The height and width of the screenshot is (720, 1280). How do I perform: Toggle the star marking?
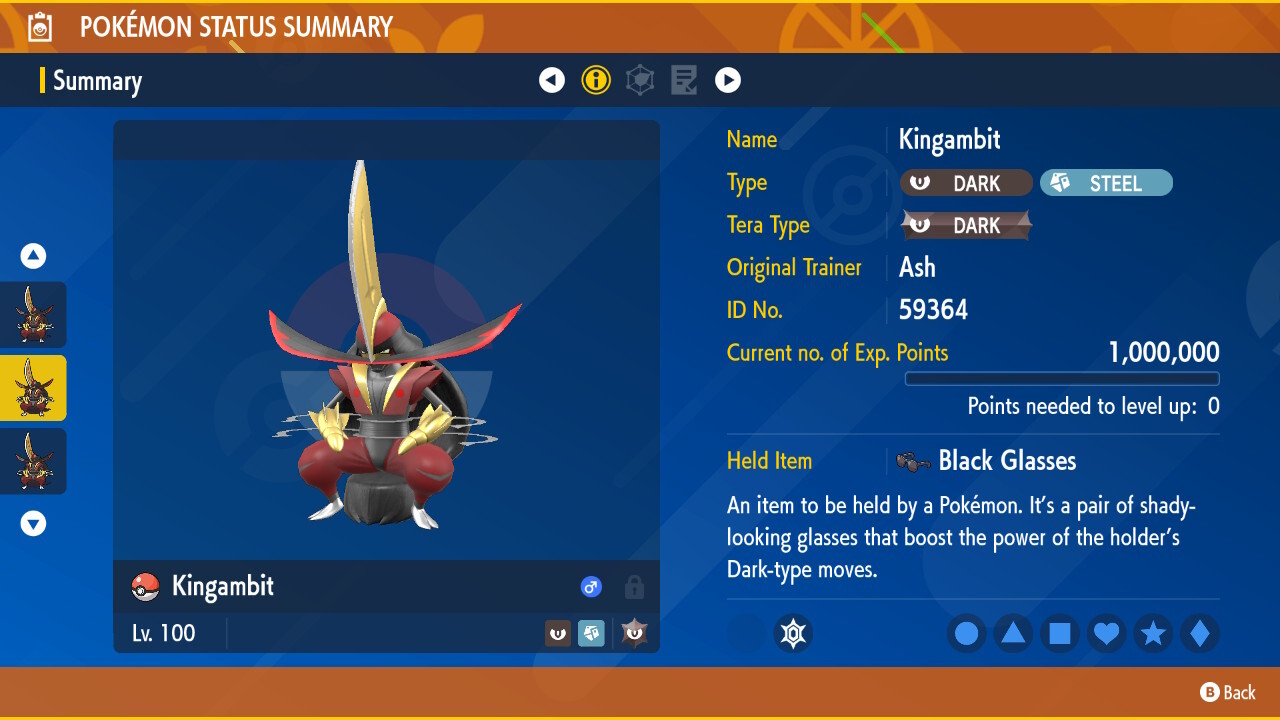(x=1153, y=633)
